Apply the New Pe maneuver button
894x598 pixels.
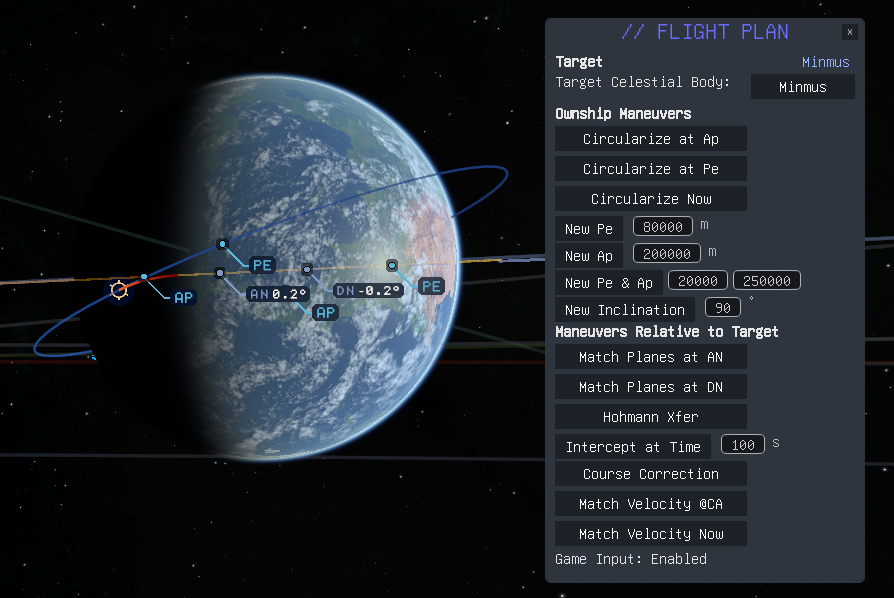pyautogui.click(x=589, y=229)
